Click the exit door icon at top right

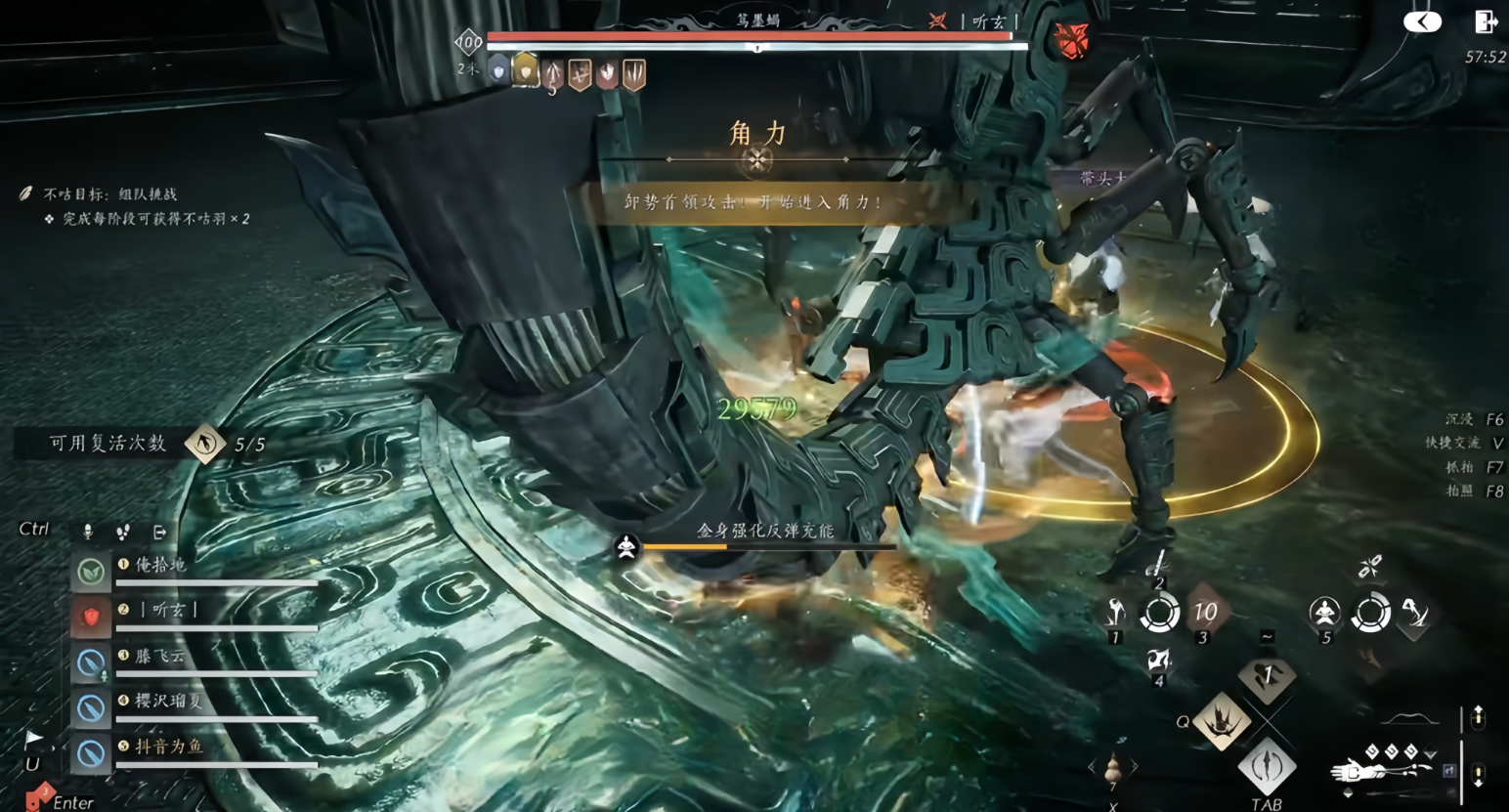[1486, 21]
